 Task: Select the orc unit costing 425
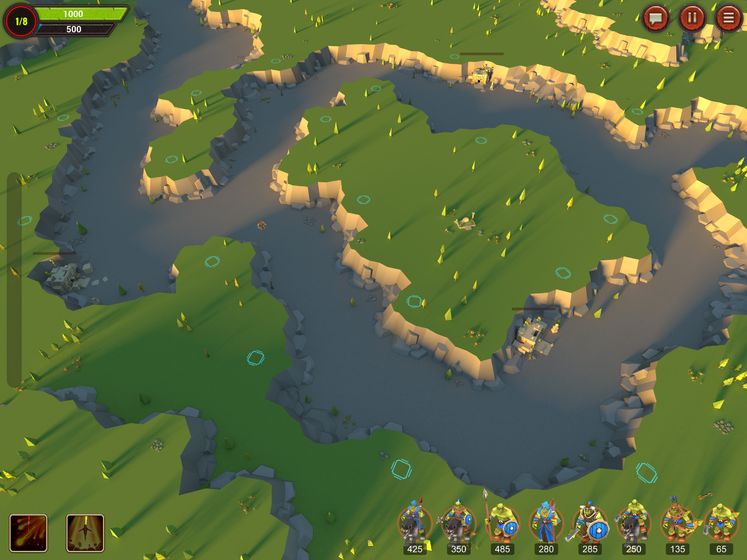(x=414, y=524)
